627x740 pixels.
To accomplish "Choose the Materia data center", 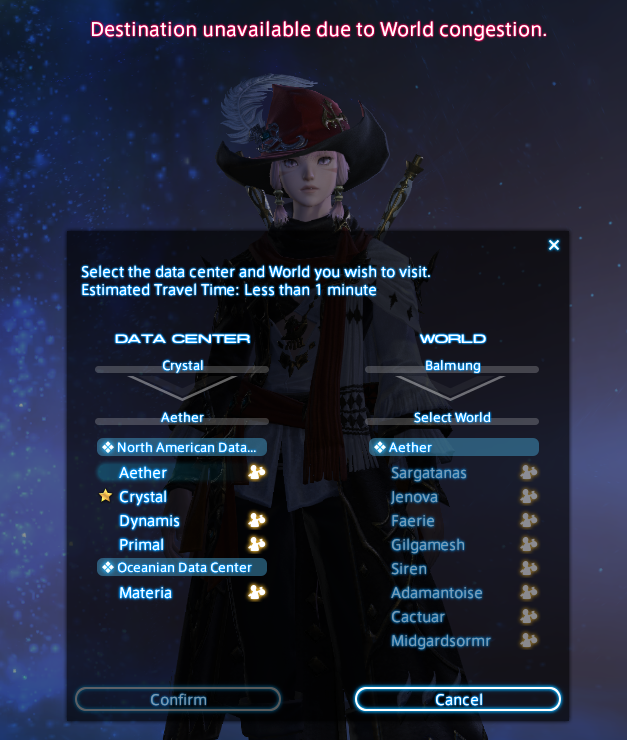I will tap(145, 592).
